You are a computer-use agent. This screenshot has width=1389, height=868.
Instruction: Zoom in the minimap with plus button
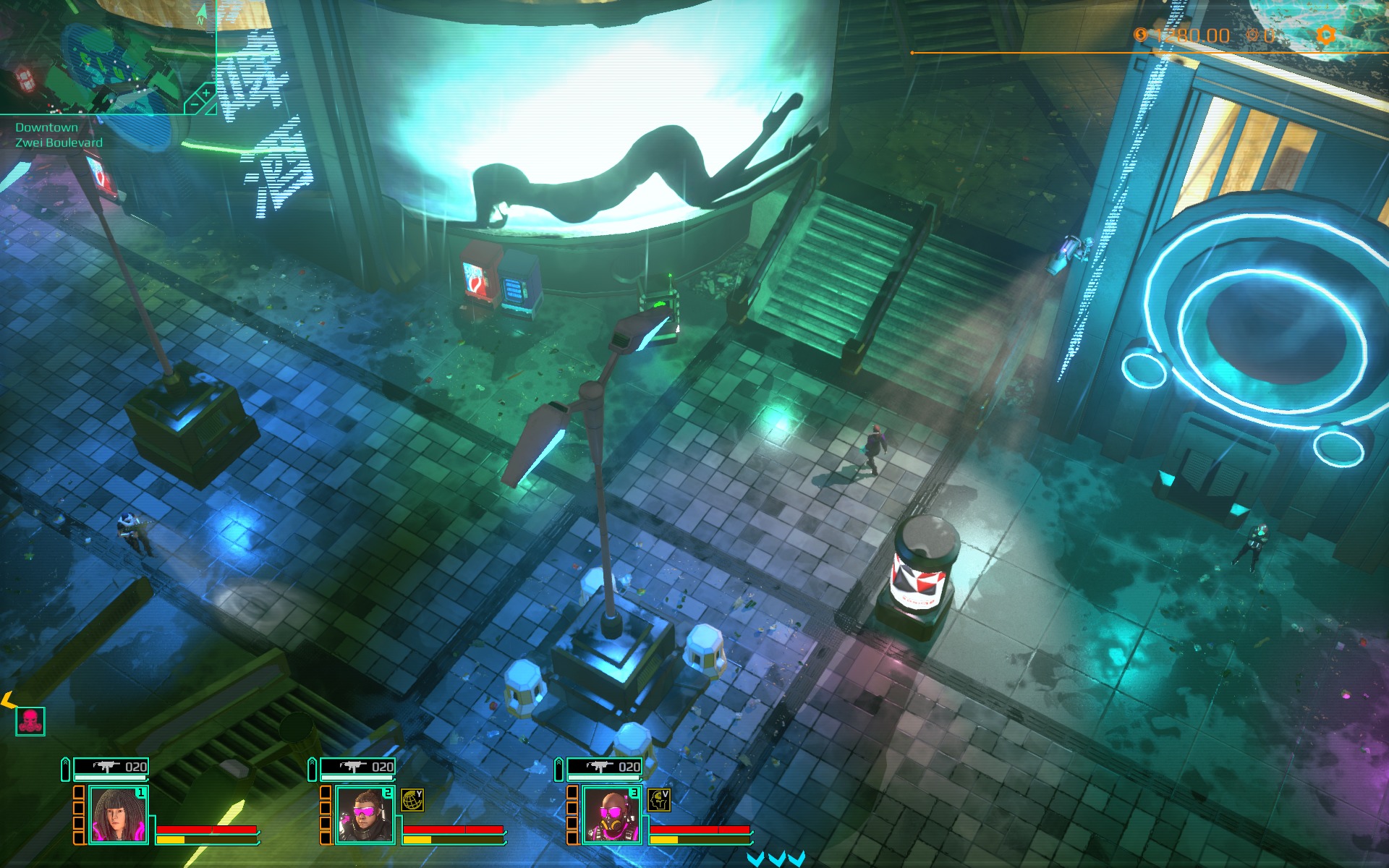(x=205, y=93)
